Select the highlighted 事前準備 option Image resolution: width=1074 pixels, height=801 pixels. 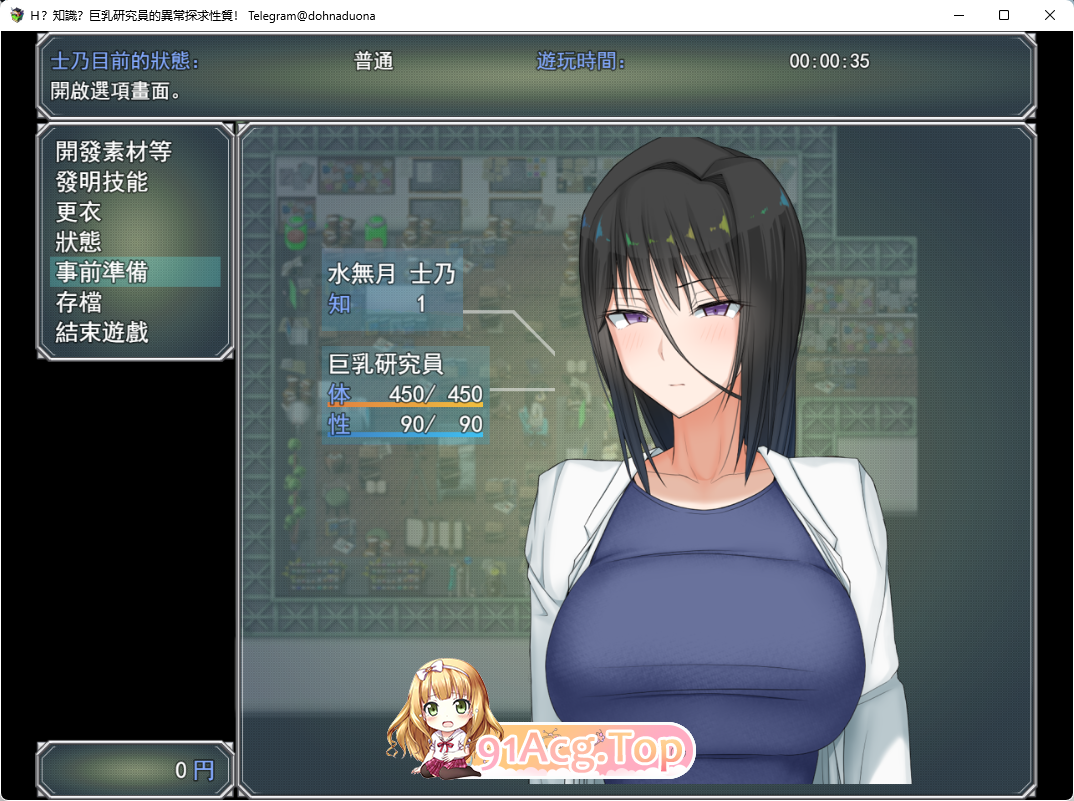(102, 272)
